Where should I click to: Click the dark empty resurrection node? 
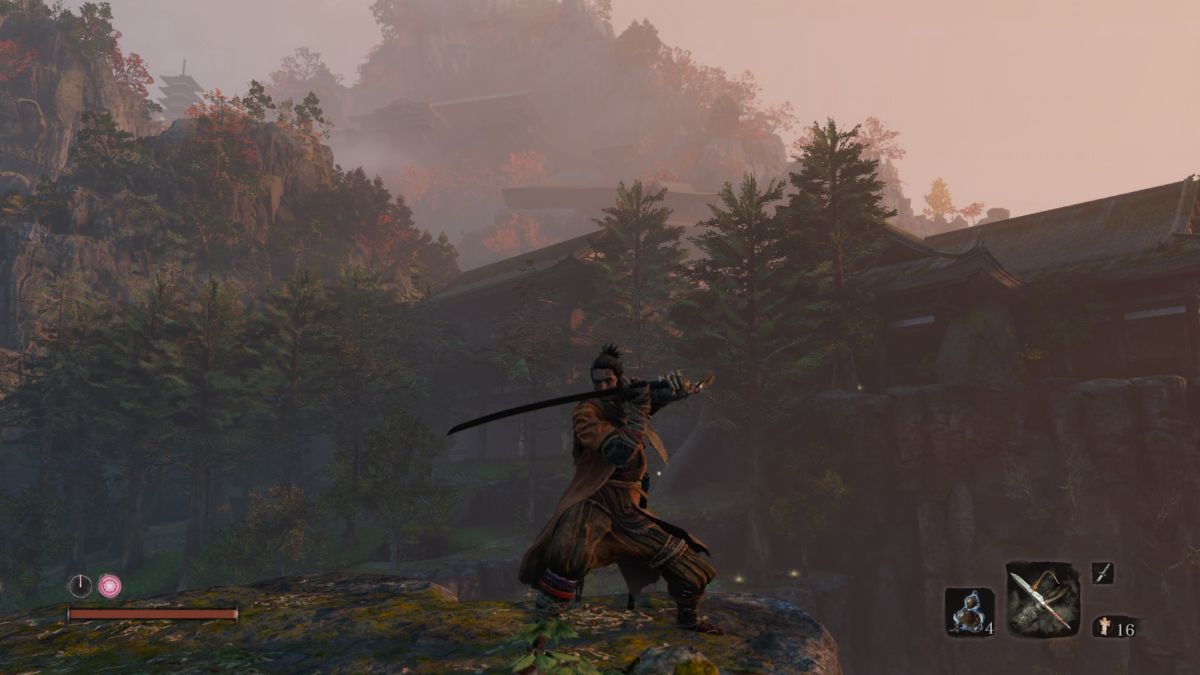pyautogui.click(x=80, y=586)
